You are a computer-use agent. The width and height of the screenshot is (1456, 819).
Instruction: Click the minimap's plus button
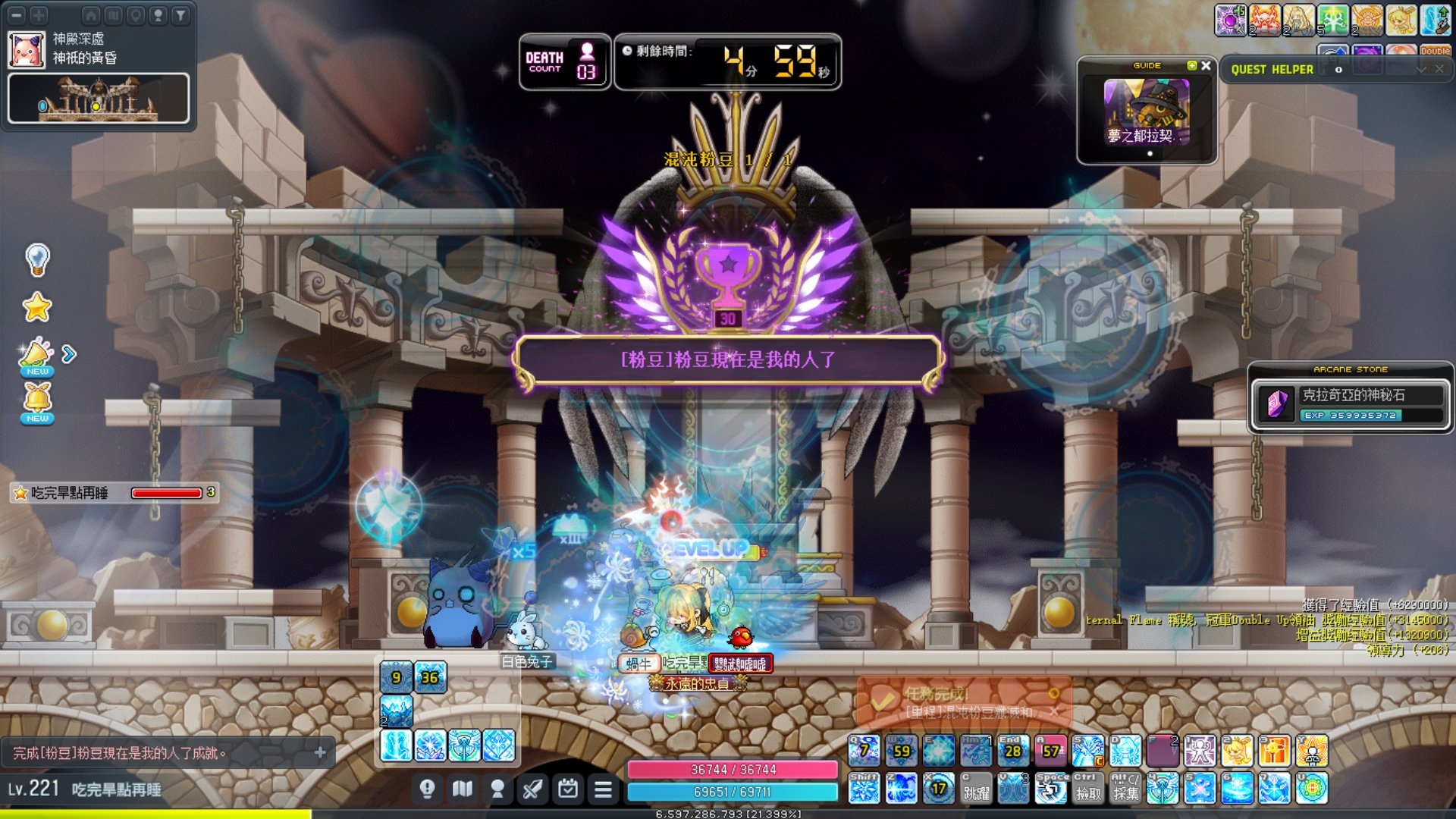(39, 14)
